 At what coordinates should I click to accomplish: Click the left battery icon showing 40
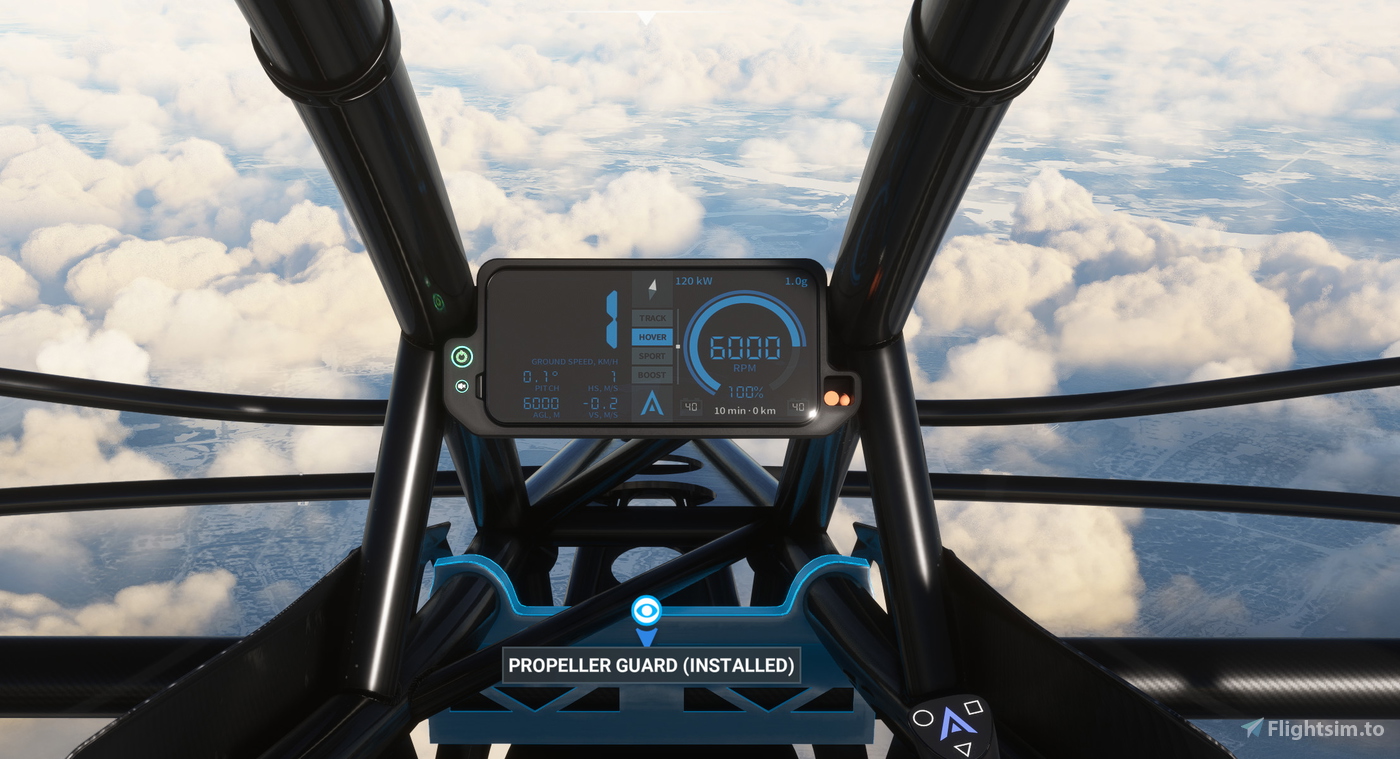tap(690, 405)
